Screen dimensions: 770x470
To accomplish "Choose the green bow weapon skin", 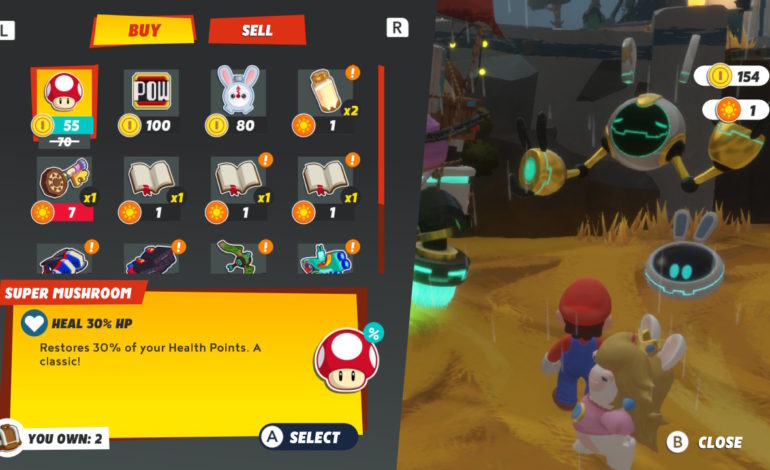I will (238, 260).
